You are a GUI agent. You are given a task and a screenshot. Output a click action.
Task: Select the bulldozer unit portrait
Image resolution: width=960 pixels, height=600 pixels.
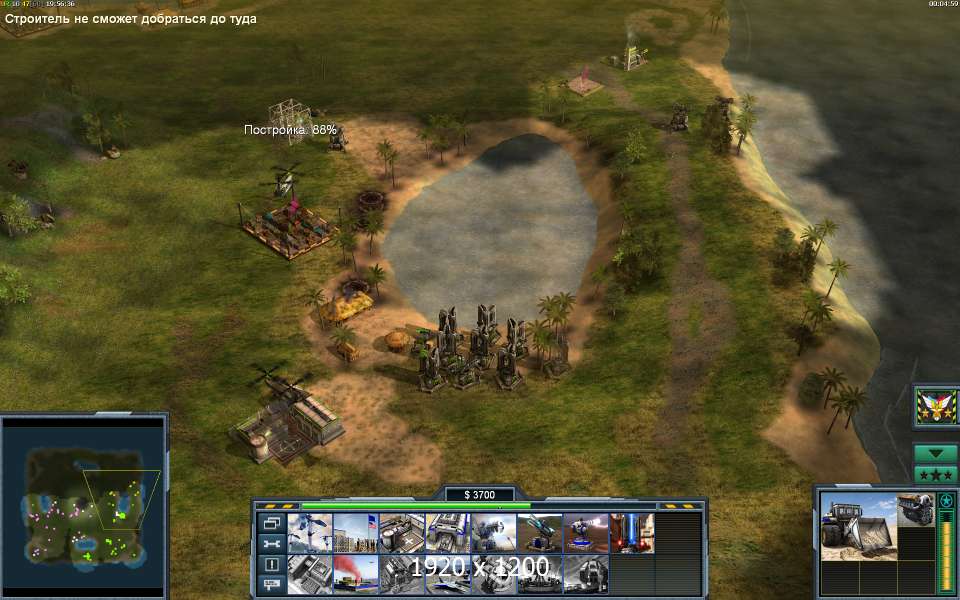(858, 524)
